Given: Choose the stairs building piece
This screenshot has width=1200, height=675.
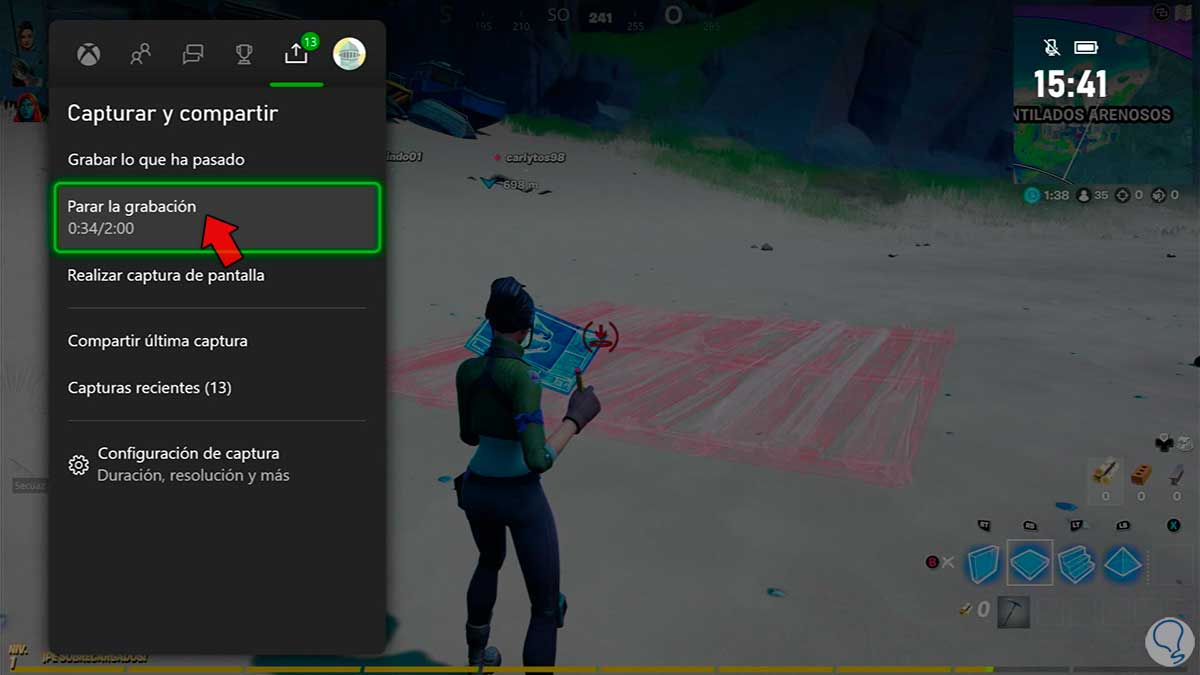Looking at the screenshot, I should pyautogui.click(x=1076, y=564).
